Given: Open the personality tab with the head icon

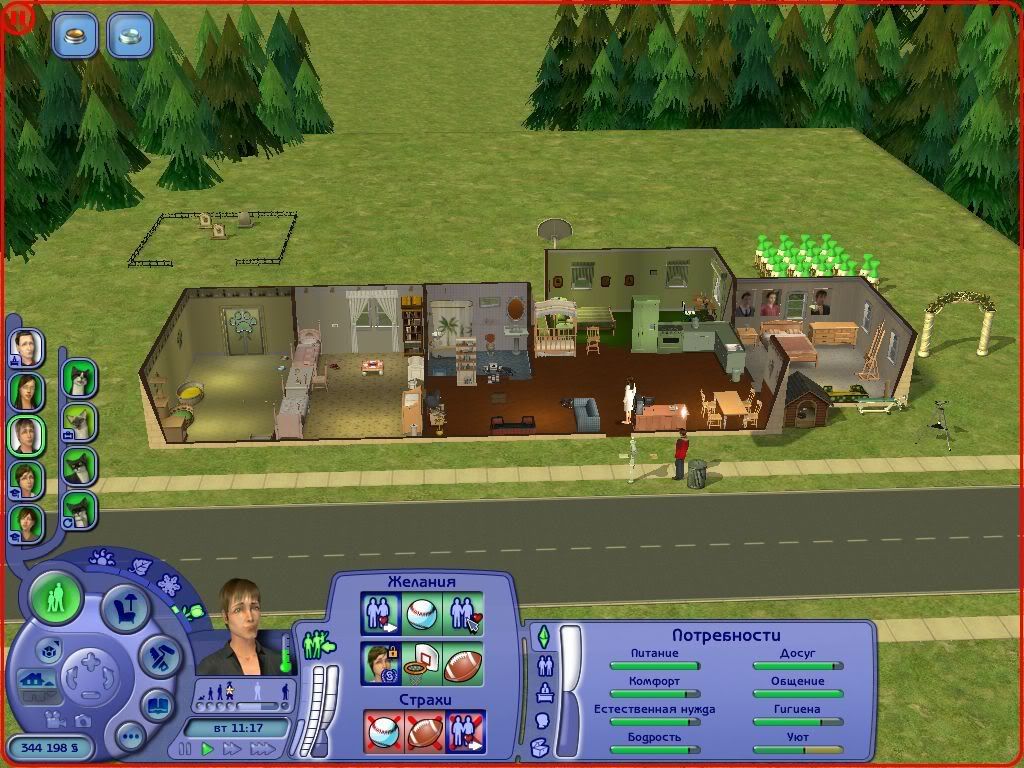Looking at the screenshot, I should (543, 720).
